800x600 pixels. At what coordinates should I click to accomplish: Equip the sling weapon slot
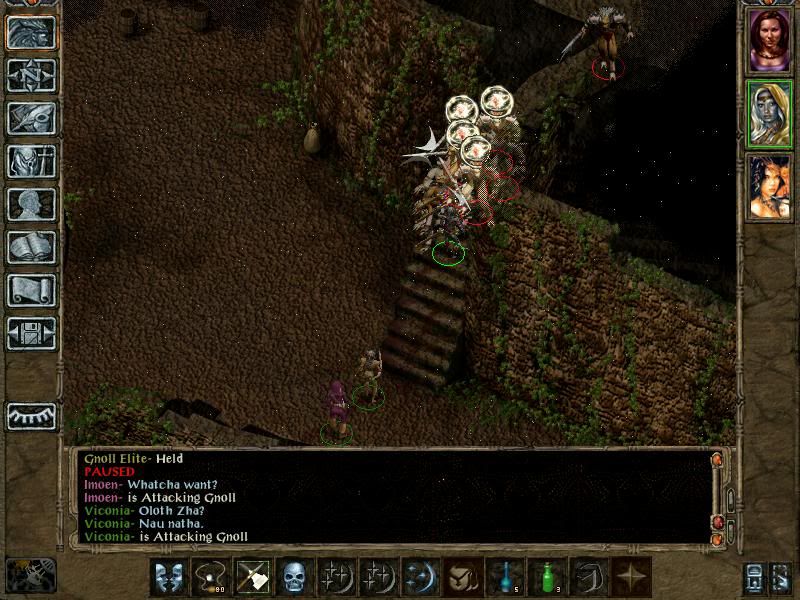coord(211,577)
